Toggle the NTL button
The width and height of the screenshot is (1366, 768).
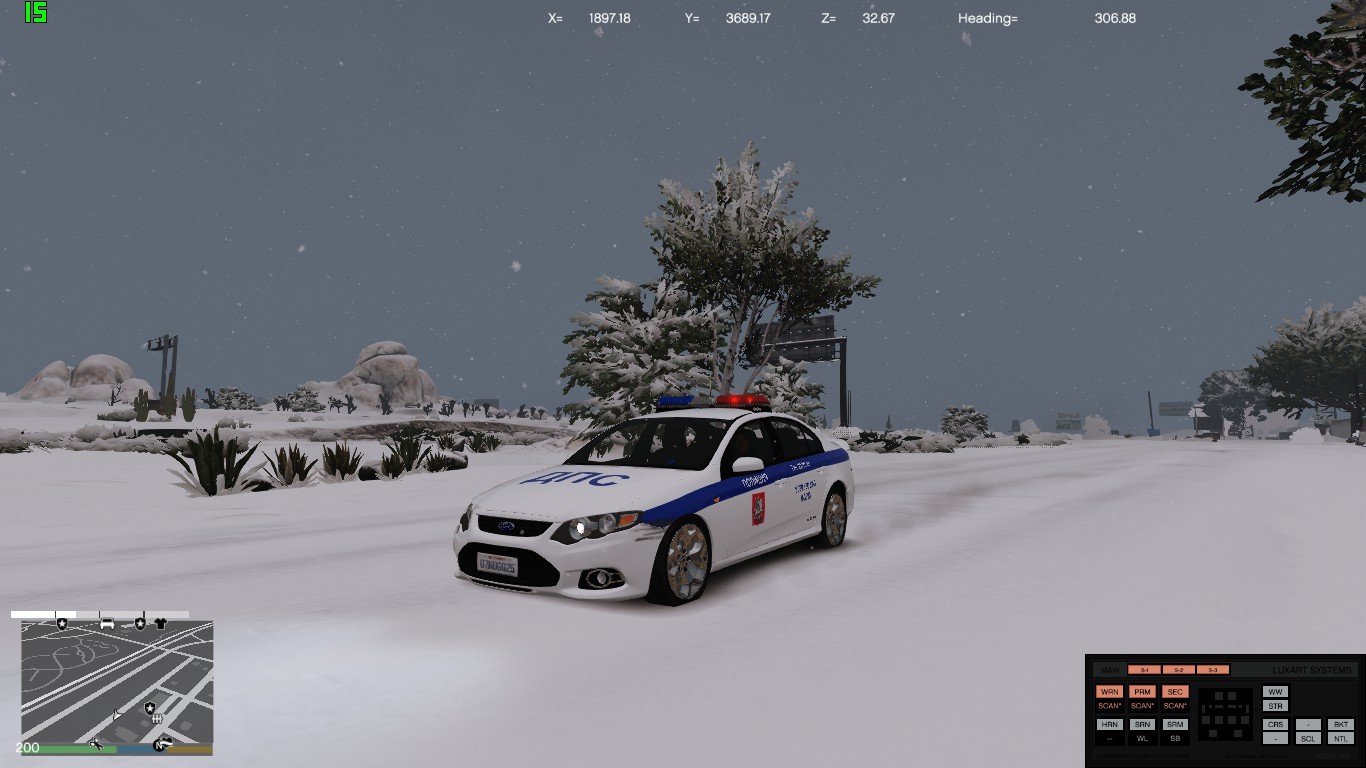click(x=1341, y=738)
